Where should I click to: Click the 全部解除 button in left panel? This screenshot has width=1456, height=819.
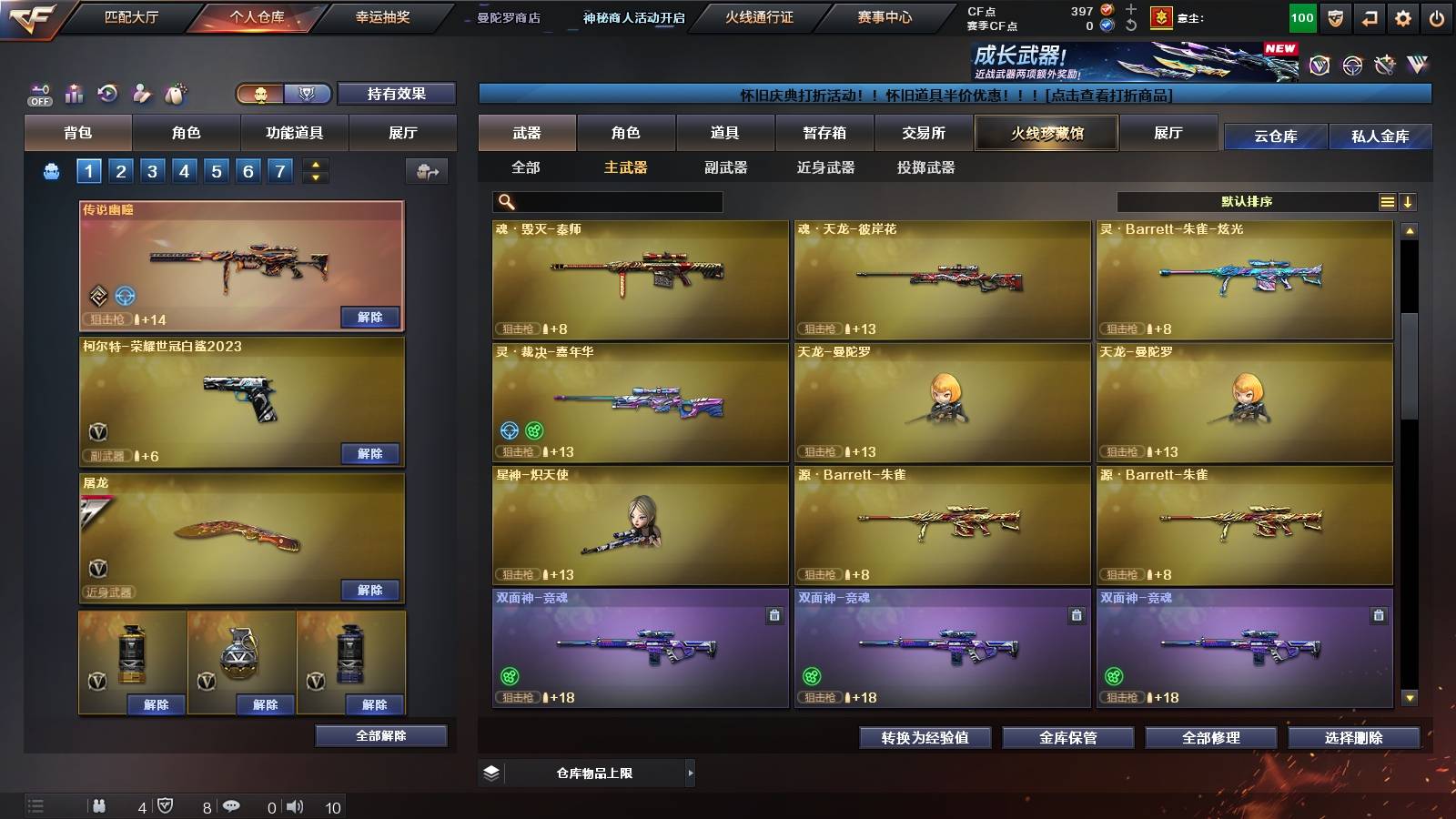point(380,735)
